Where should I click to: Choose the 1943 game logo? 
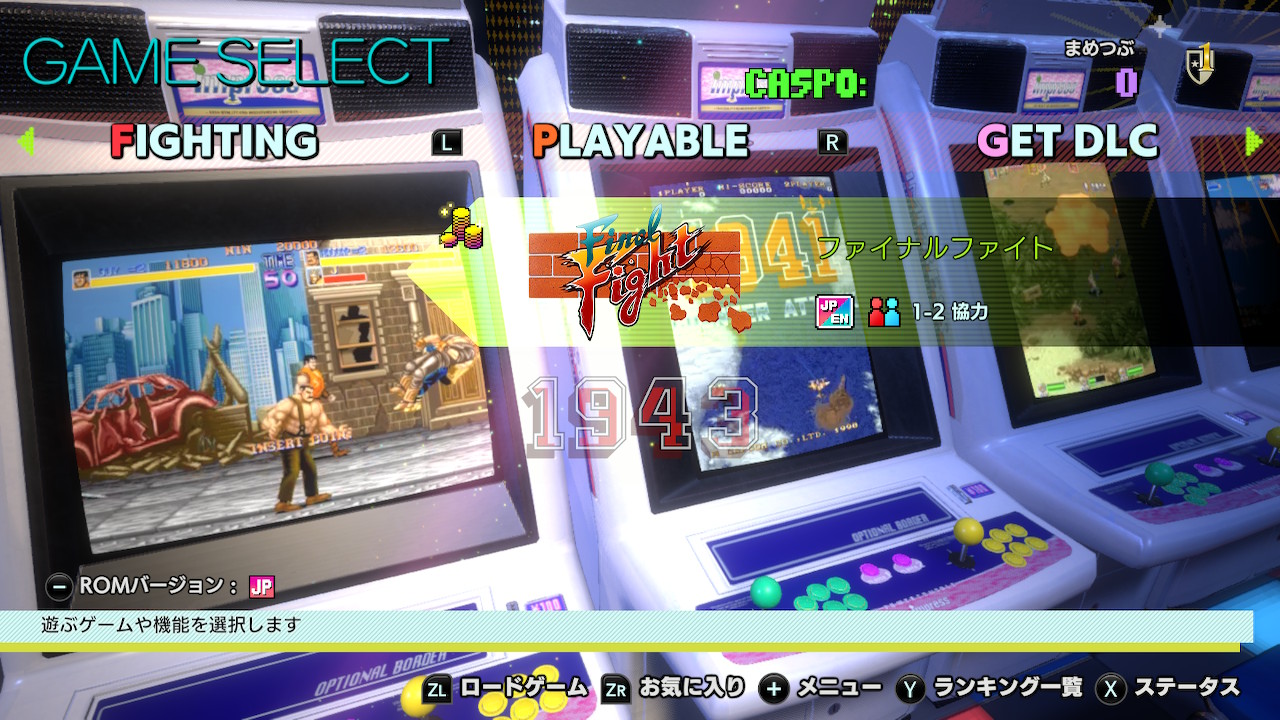pyautogui.click(x=640, y=412)
